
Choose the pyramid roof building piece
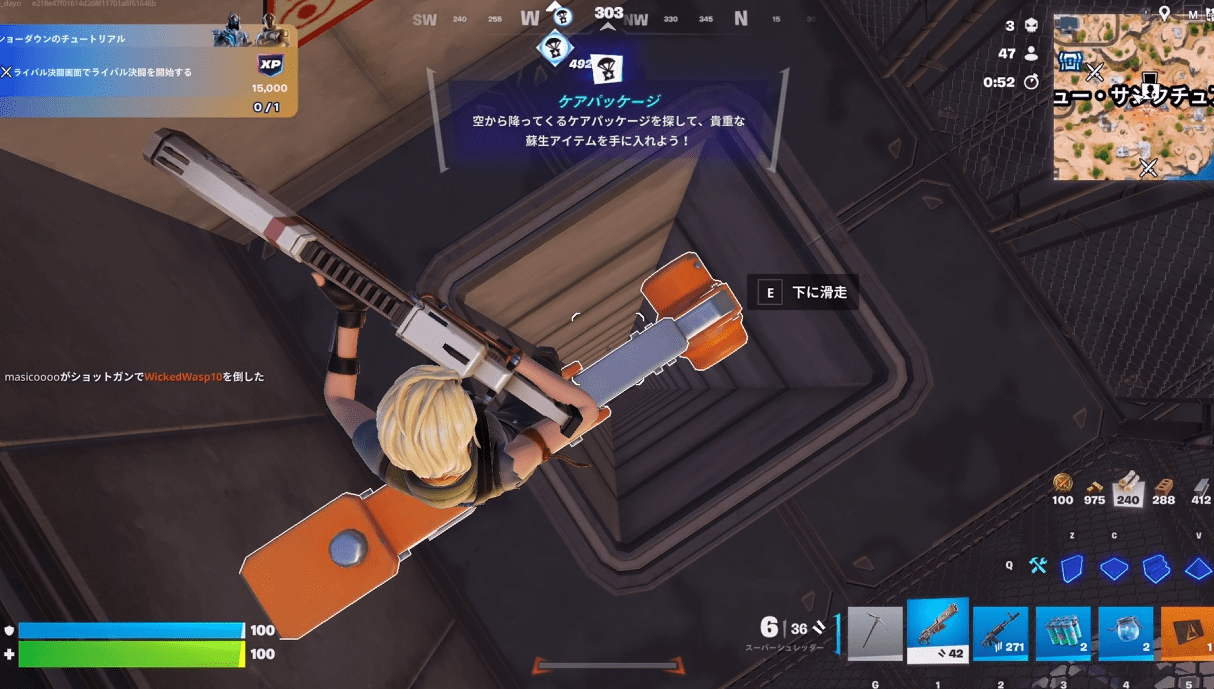1197,568
